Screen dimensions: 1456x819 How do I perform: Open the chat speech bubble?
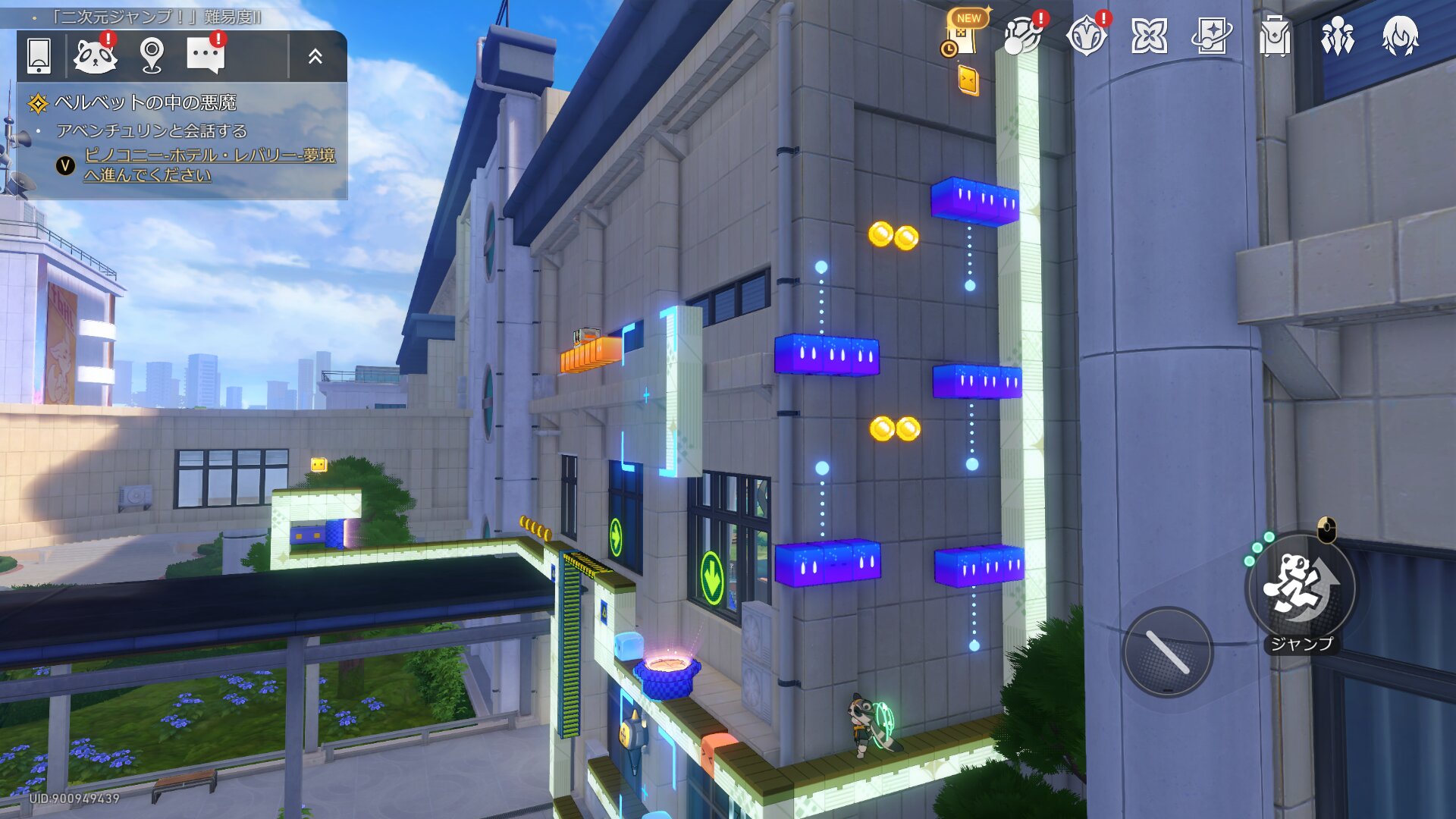click(206, 55)
